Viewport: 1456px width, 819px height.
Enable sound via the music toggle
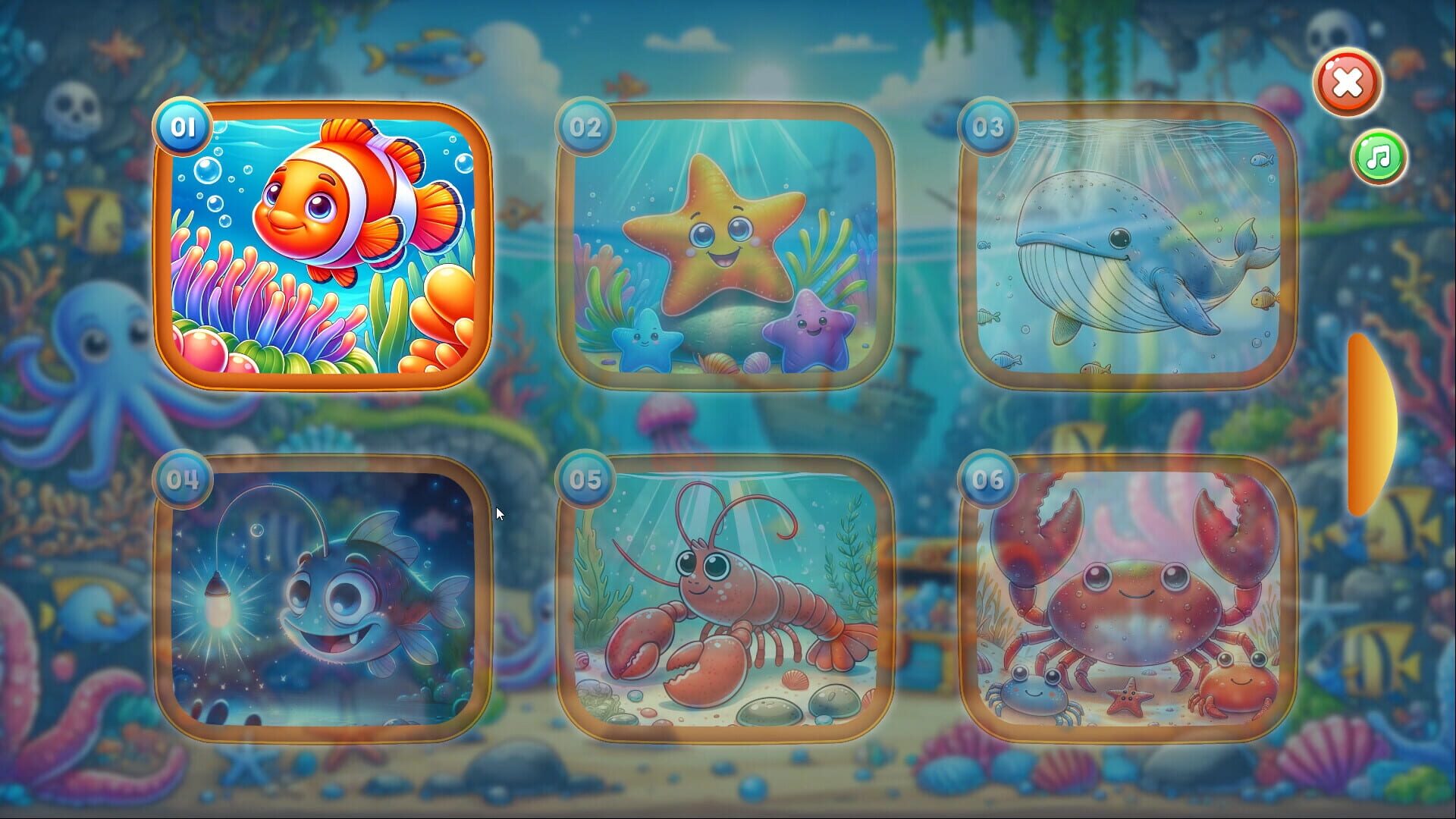click(1377, 156)
